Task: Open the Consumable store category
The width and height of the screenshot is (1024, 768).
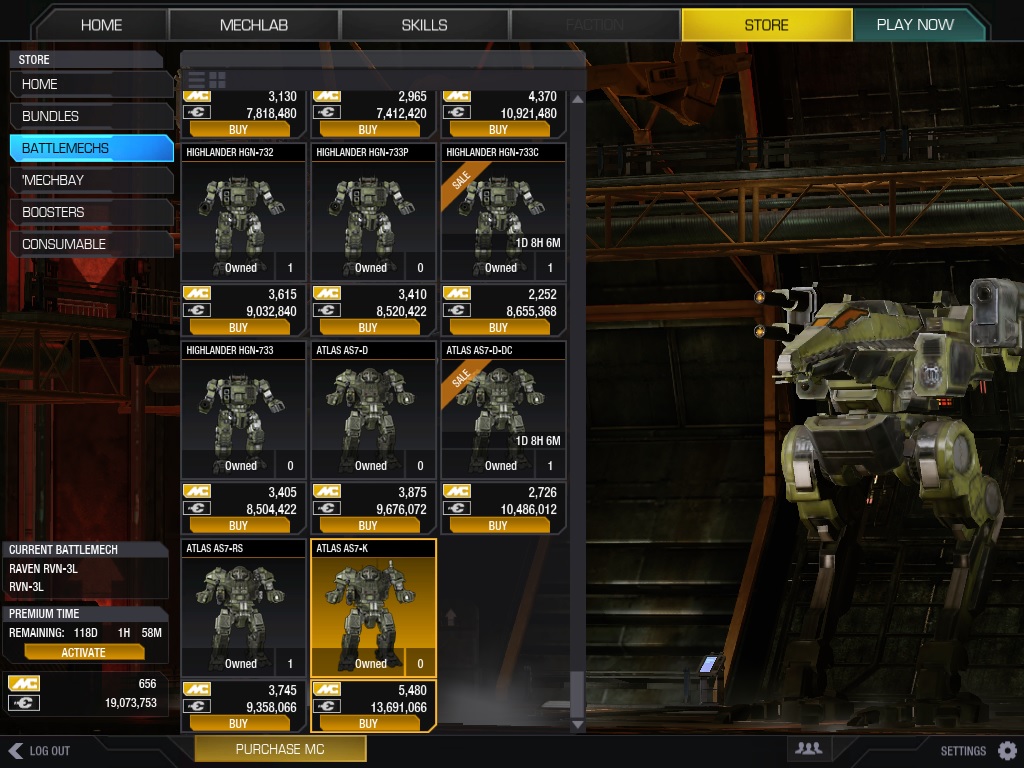Action: [90, 244]
